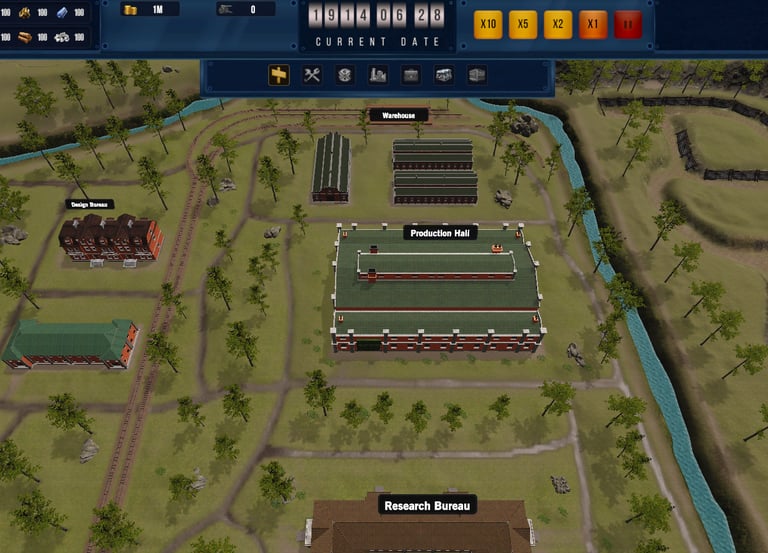Pause the game with the red button

point(628,24)
